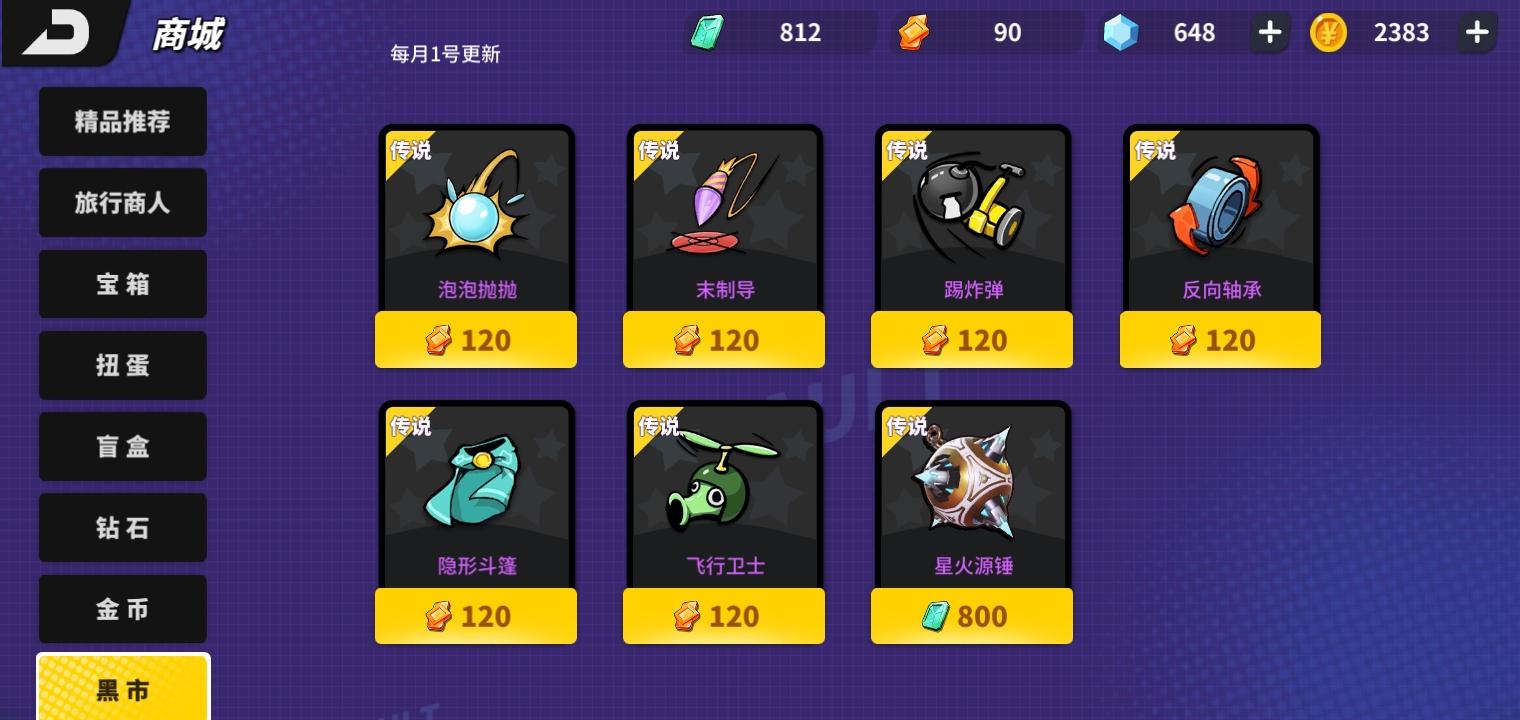Open the 泡泡抛抛 item card
The width and height of the screenshot is (1520, 720).
coord(475,215)
